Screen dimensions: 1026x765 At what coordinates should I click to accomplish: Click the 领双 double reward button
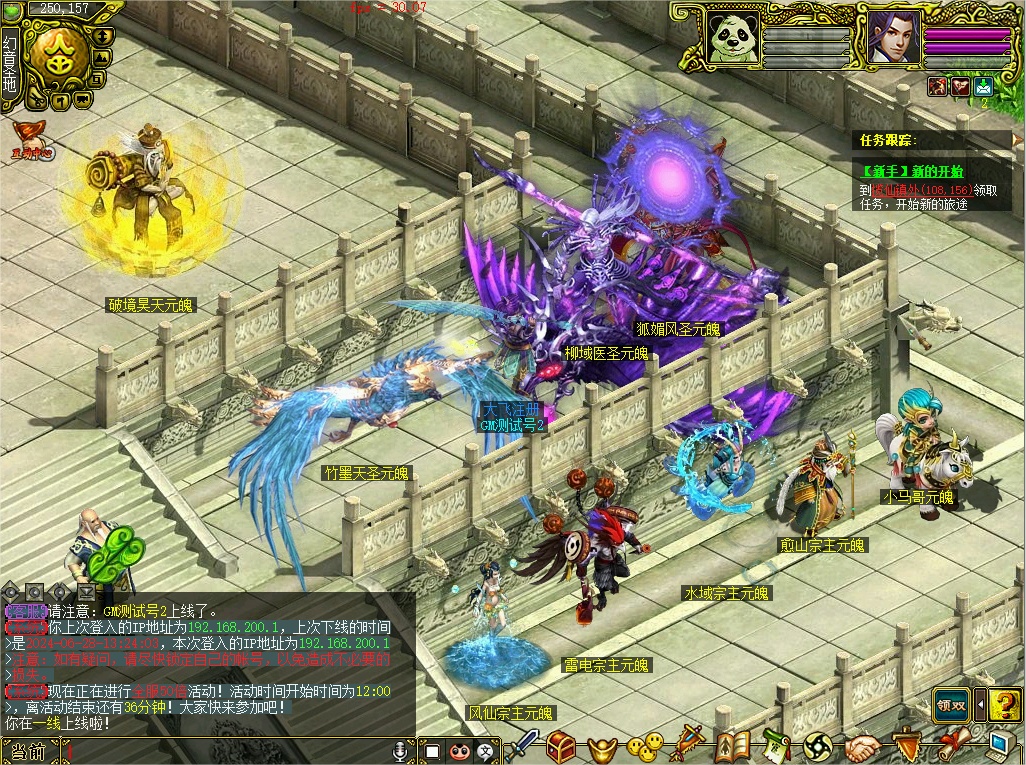coord(952,704)
